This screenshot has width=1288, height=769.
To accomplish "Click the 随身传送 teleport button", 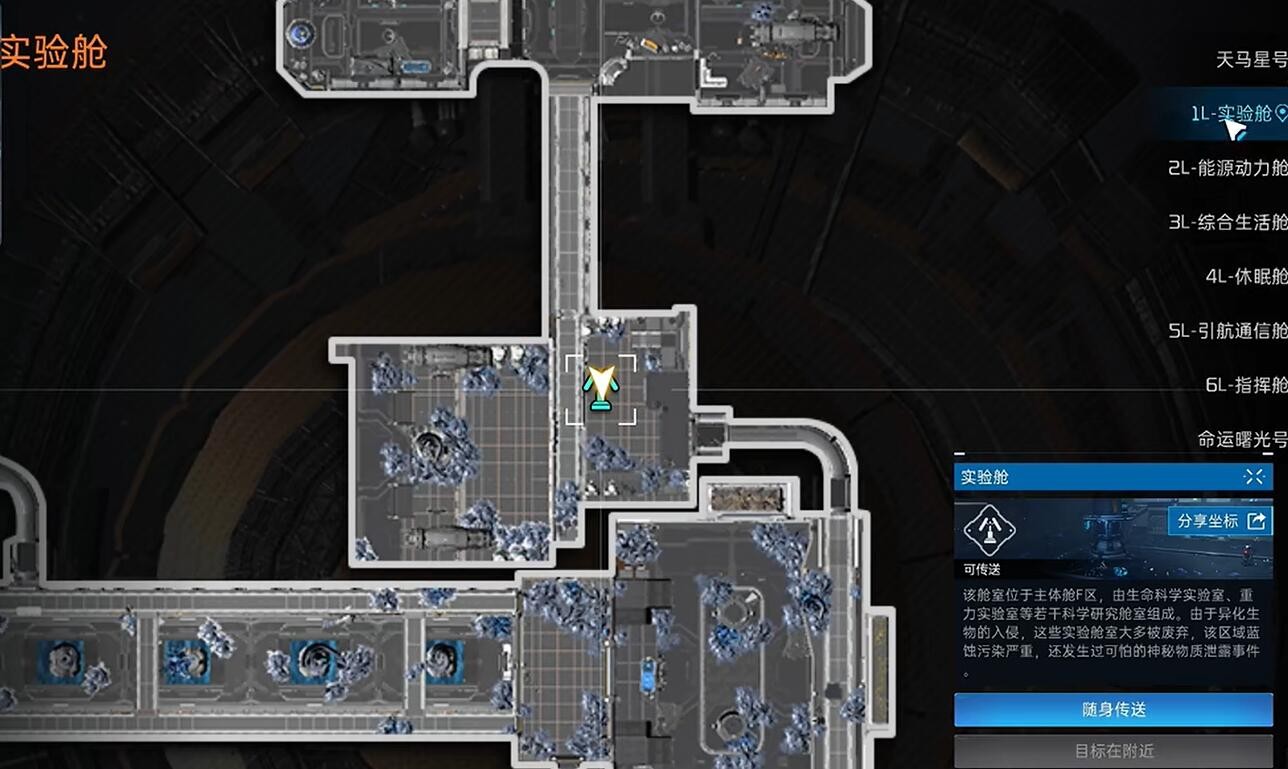I will pyautogui.click(x=1113, y=710).
